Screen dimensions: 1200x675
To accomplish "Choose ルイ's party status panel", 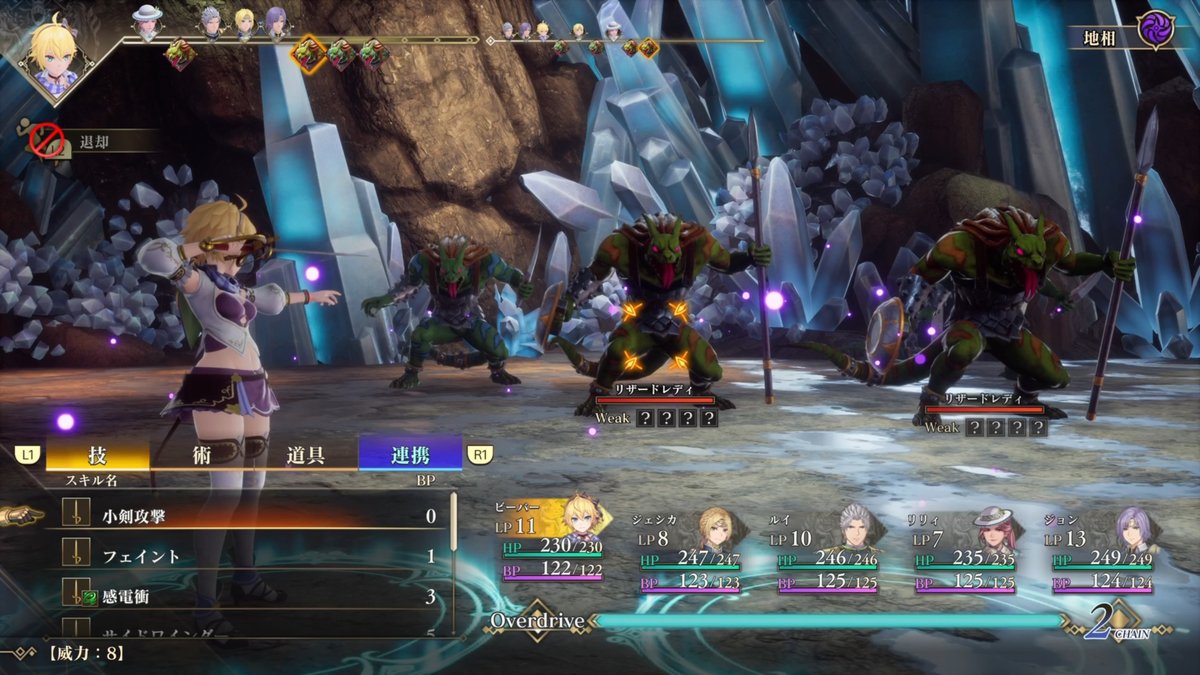I will coord(826,552).
